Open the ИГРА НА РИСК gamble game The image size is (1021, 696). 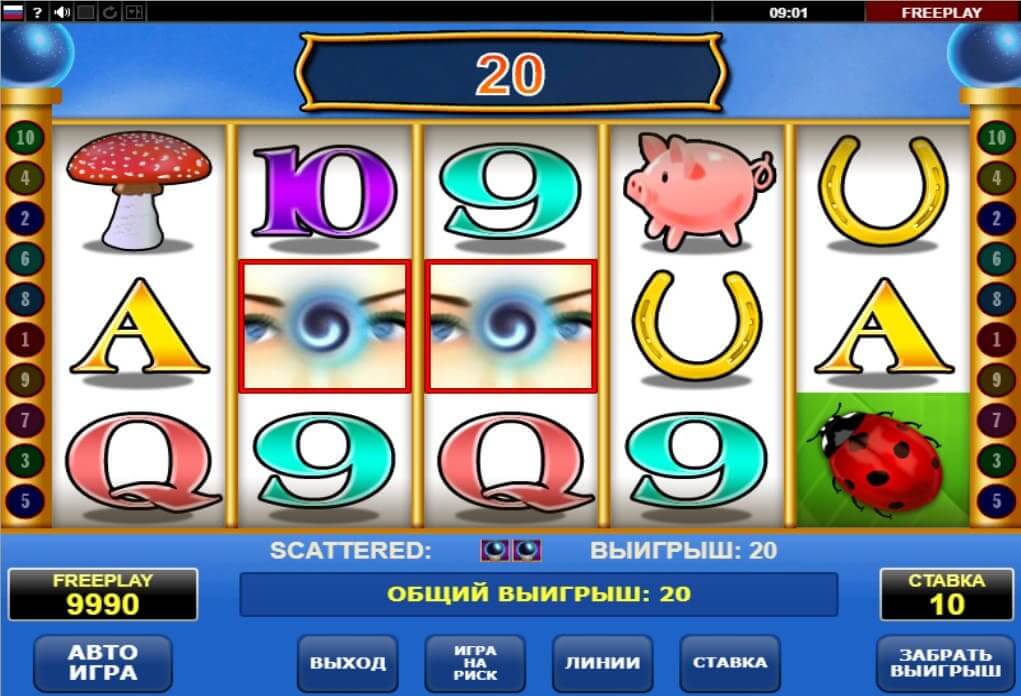(x=475, y=662)
